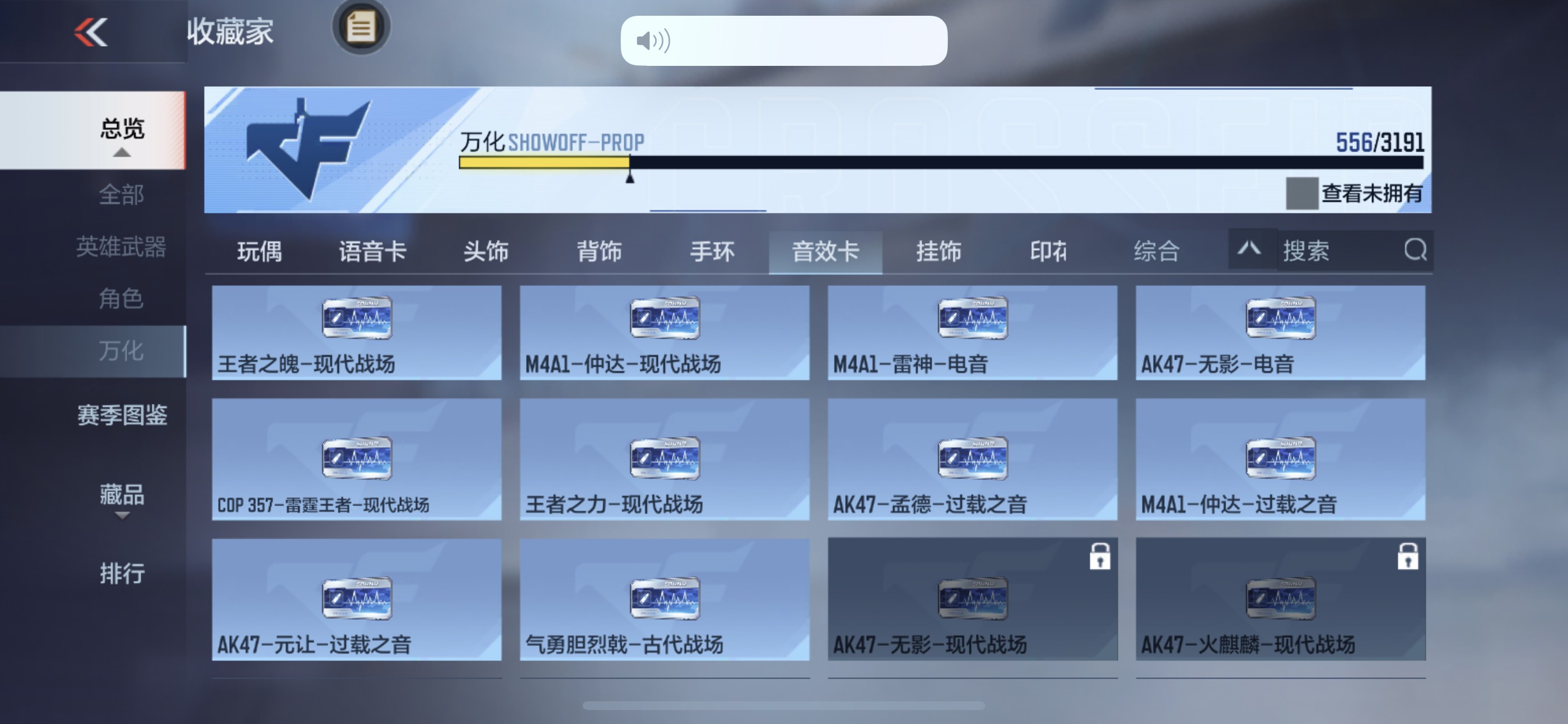Image resolution: width=1568 pixels, height=724 pixels.
Task: Open the collector rules document icon
Action: [362, 28]
